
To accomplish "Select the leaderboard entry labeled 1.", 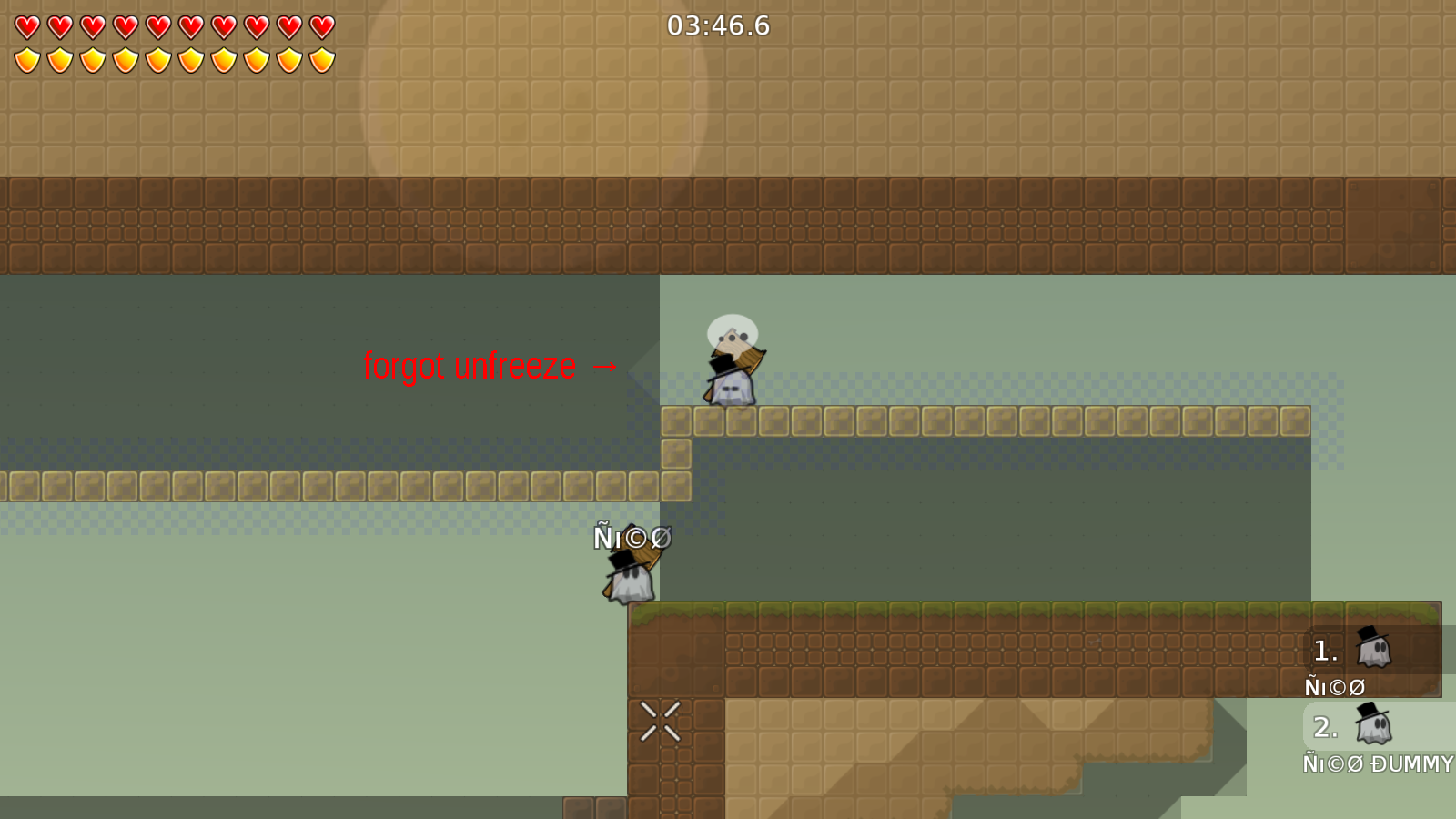I will tap(1324, 650).
